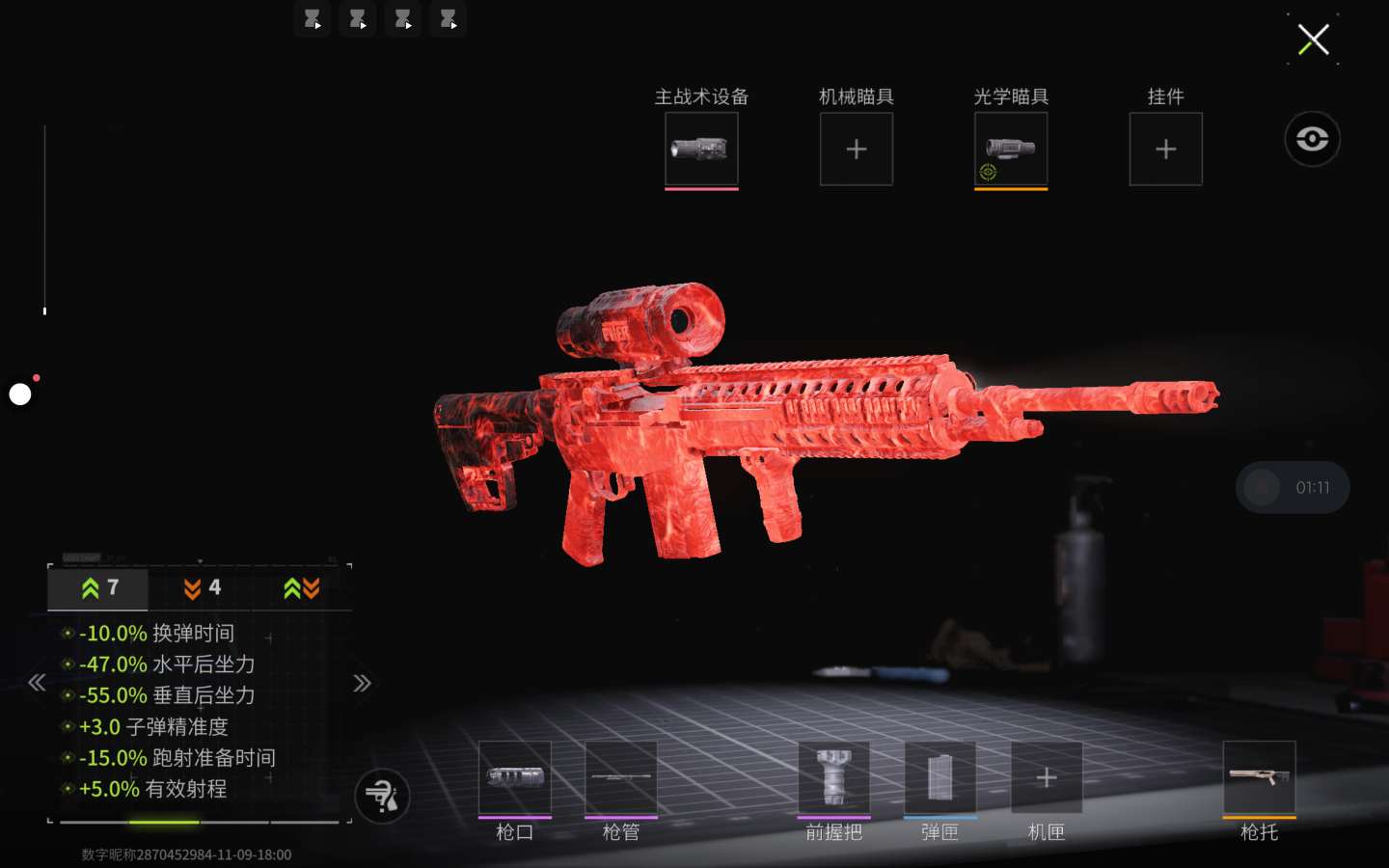Select the 枪口 muzzle slot
Screen dimensions: 1389x868
tap(515, 777)
